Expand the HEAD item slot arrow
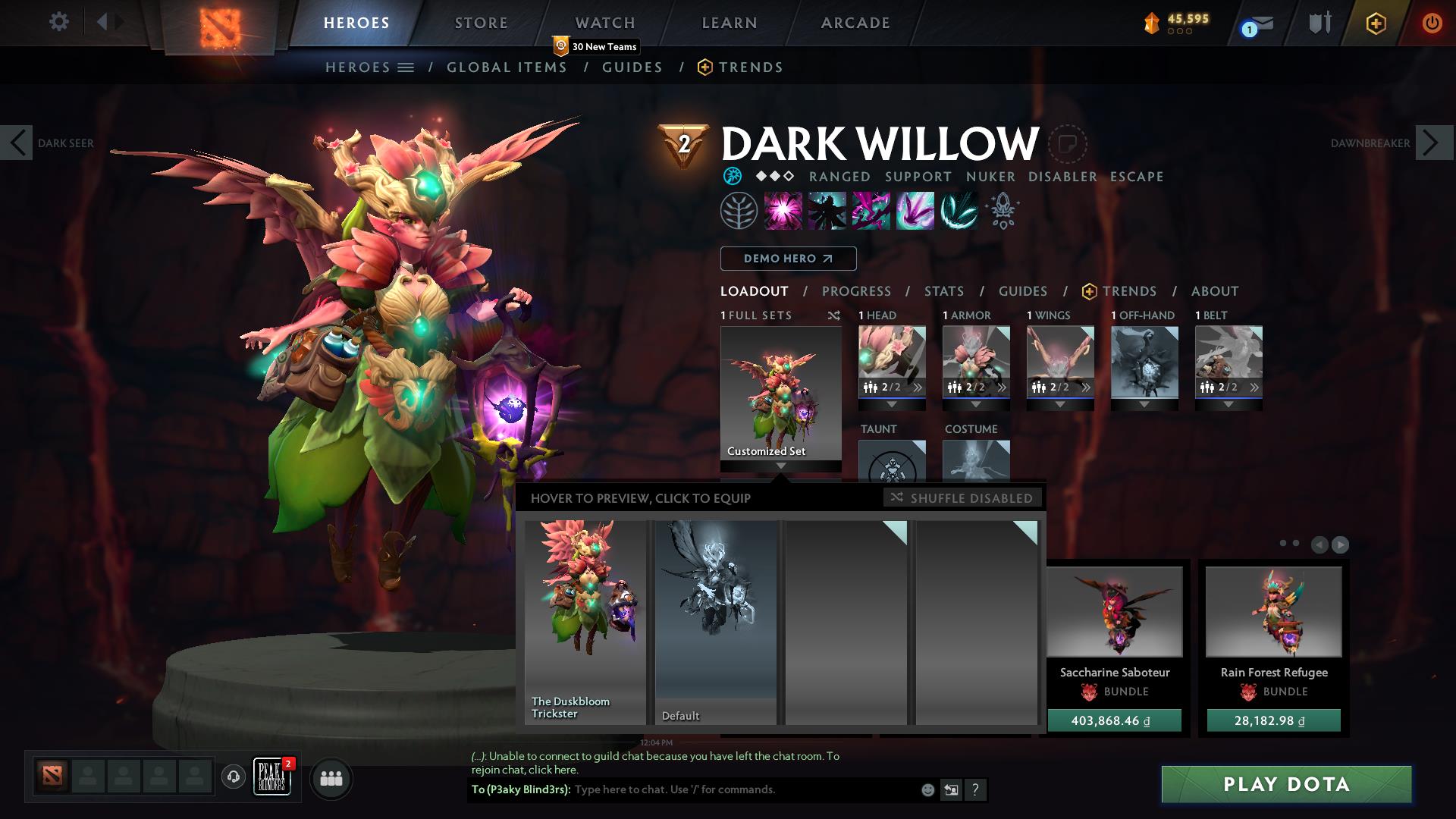 click(x=891, y=404)
